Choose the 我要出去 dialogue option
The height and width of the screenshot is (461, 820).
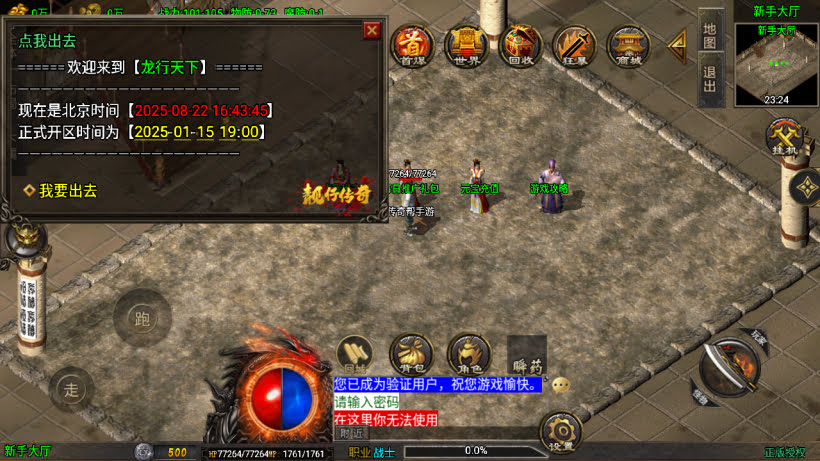point(67,190)
